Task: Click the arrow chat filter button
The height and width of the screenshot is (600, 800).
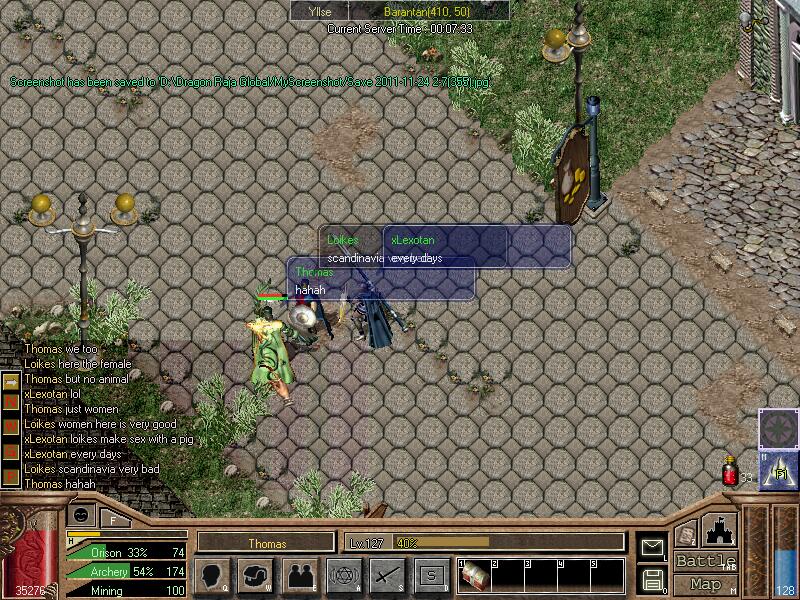Action: (9, 382)
